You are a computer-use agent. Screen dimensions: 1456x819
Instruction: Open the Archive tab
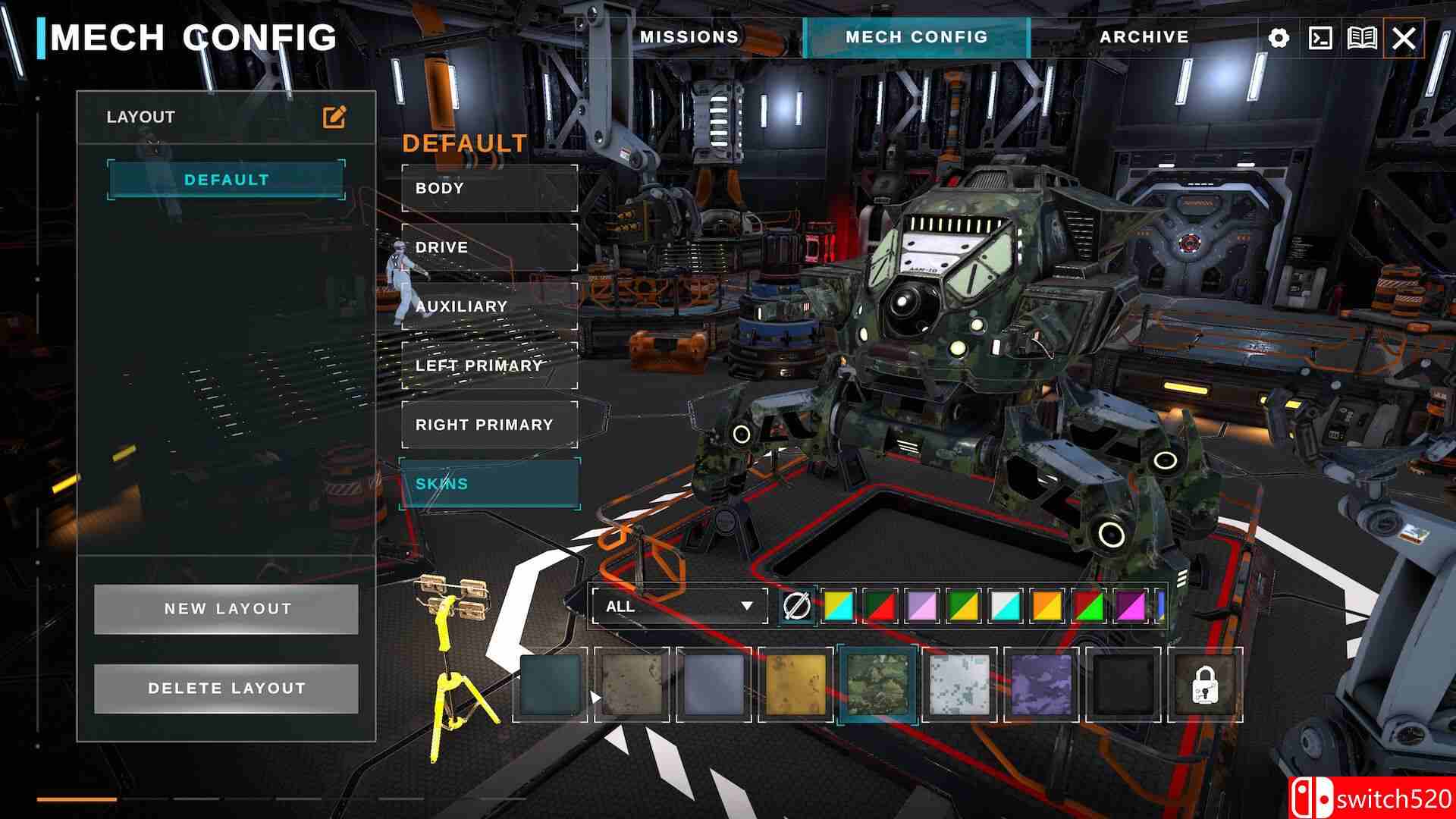click(1144, 37)
